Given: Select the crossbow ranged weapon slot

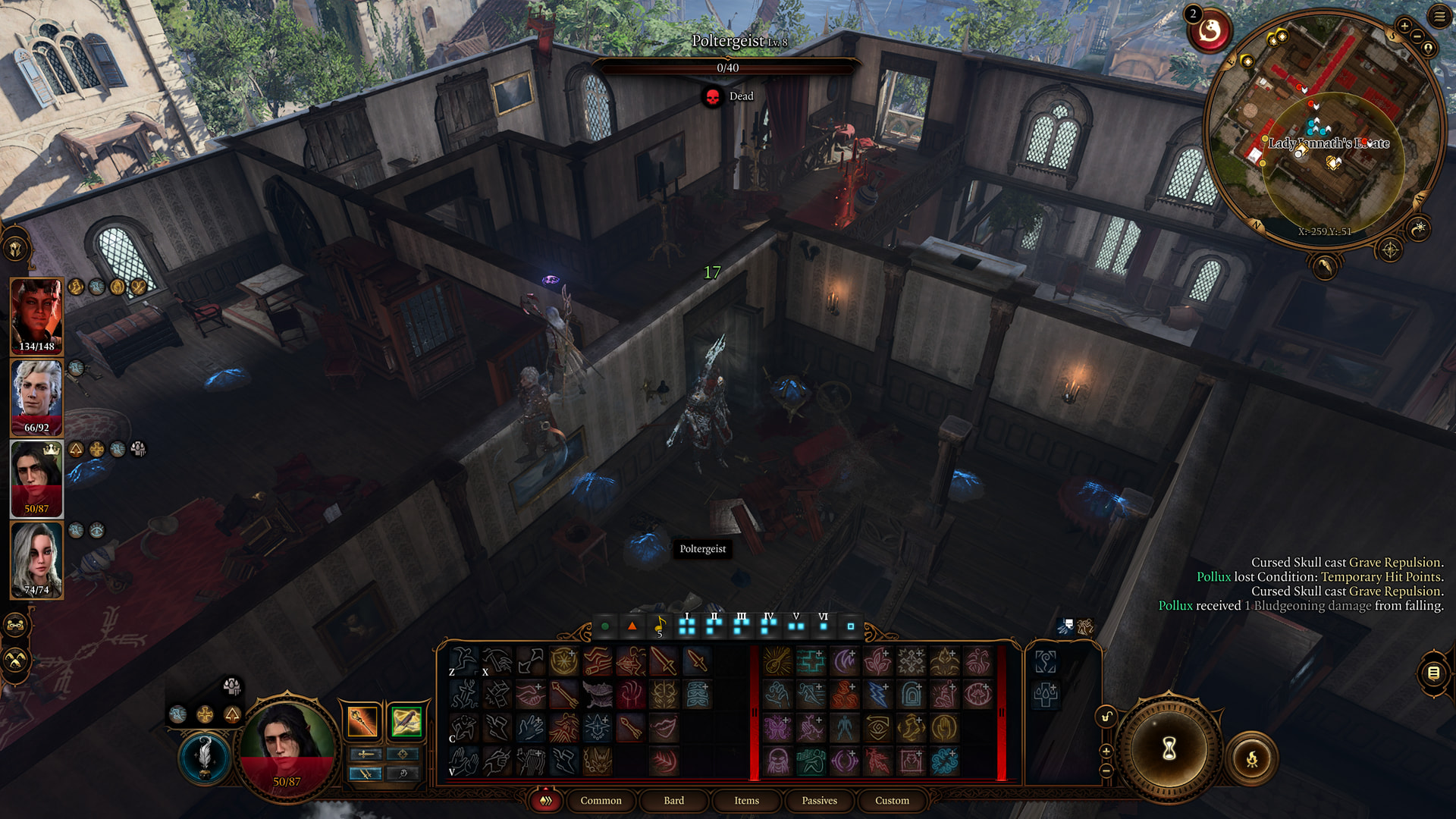Looking at the screenshot, I should pos(406,721).
